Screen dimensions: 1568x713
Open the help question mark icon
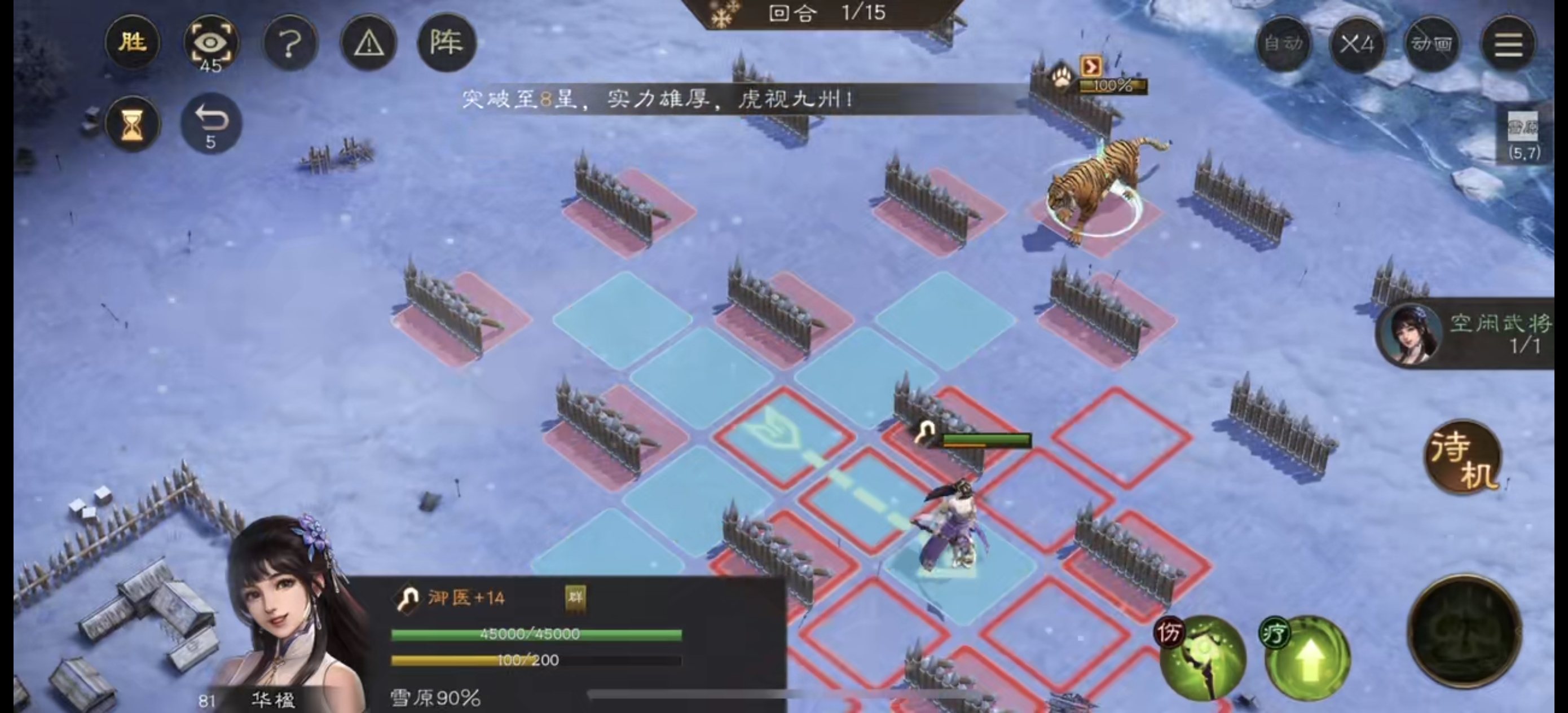[x=290, y=43]
